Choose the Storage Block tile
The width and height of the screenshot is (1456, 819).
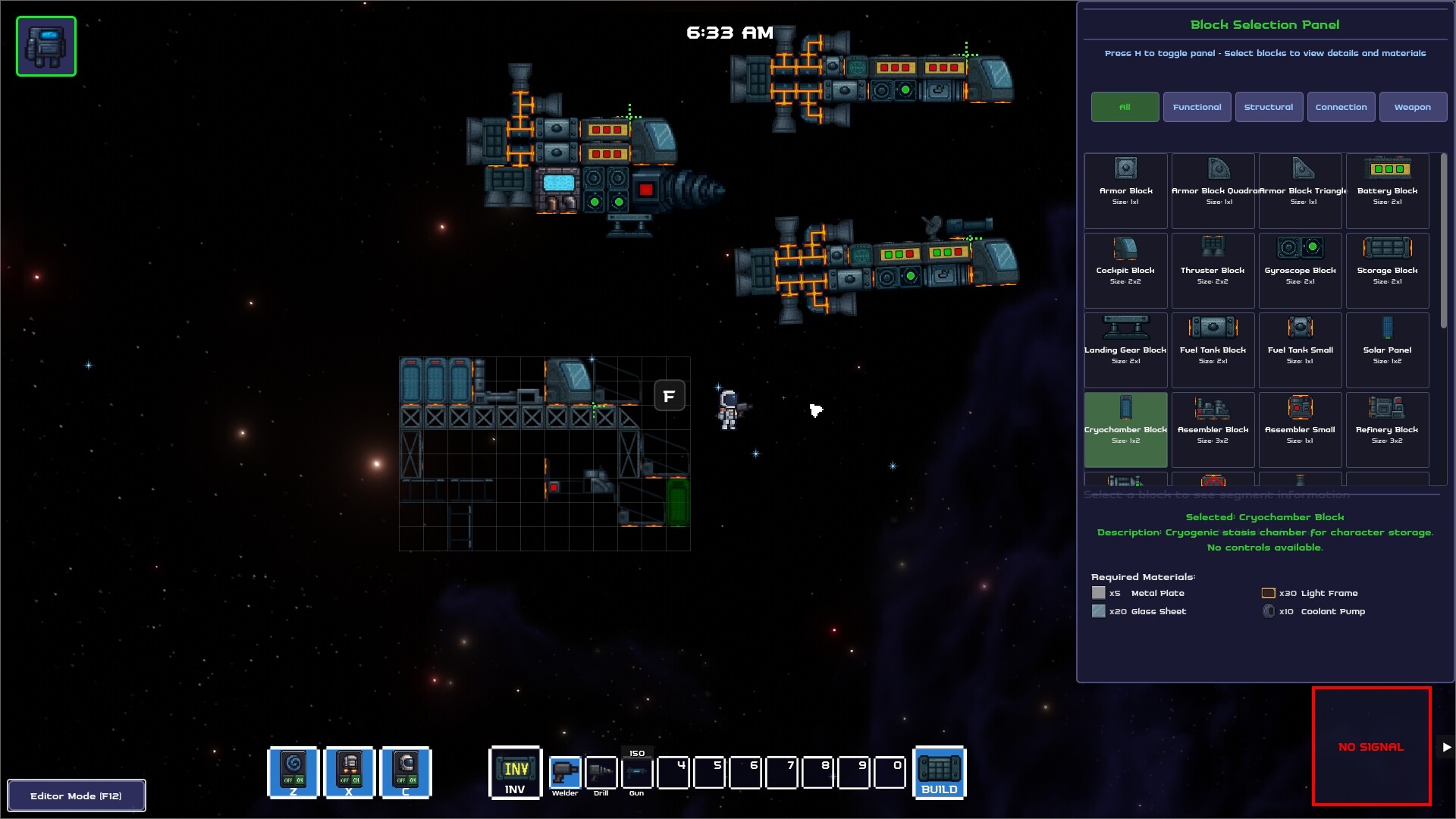(x=1387, y=270)
